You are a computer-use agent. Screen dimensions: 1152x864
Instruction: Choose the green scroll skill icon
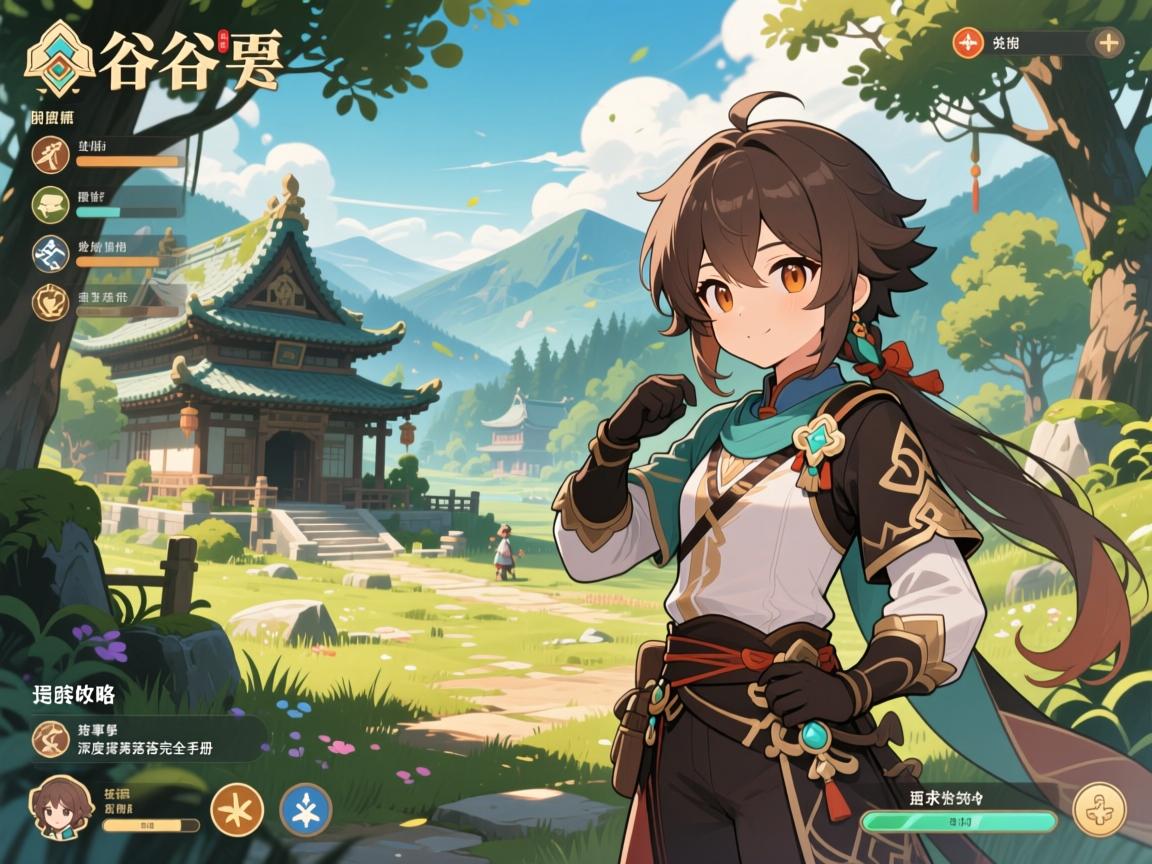point(50,203)
